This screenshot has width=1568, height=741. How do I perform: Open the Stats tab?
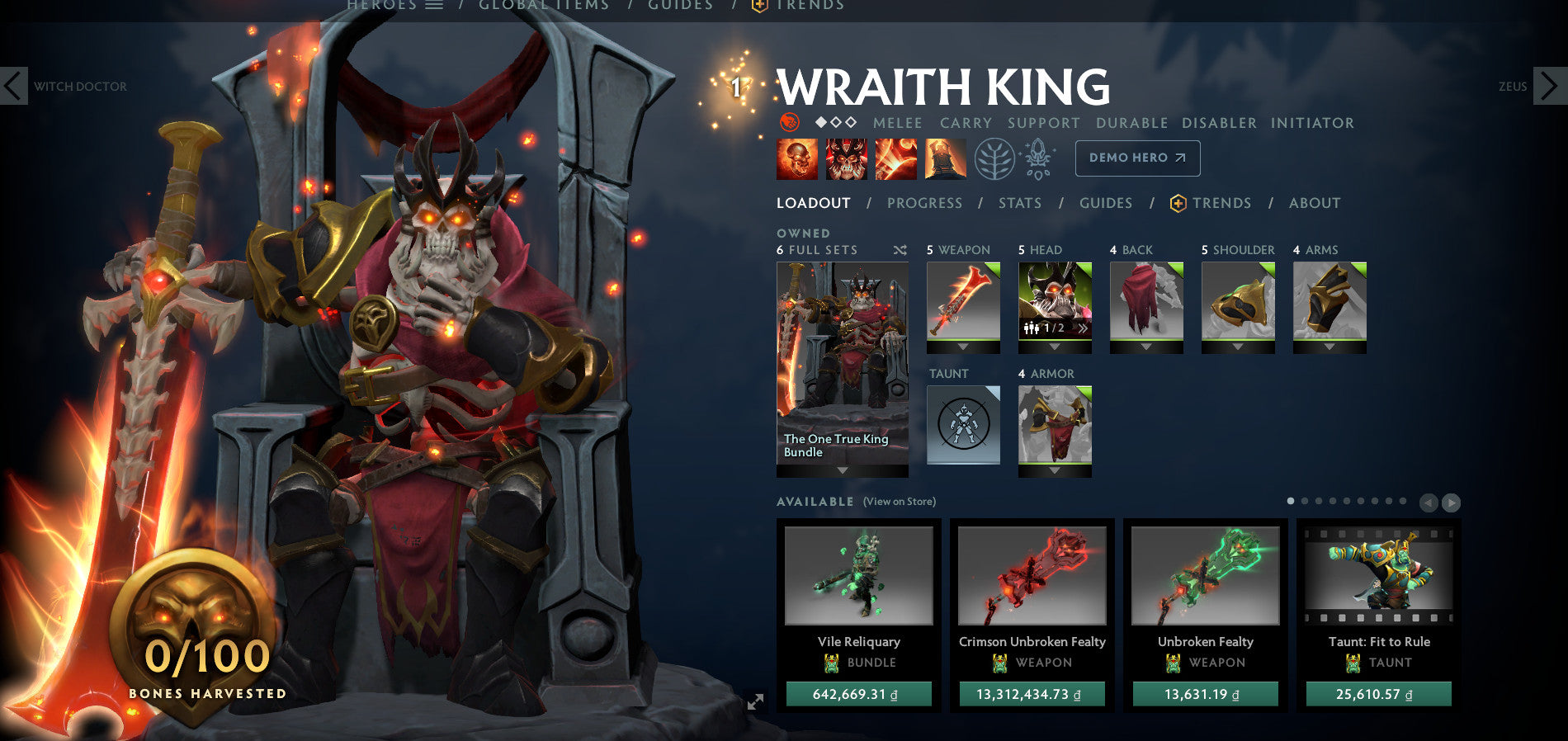pyautogui.click(x=1020, y=203)
